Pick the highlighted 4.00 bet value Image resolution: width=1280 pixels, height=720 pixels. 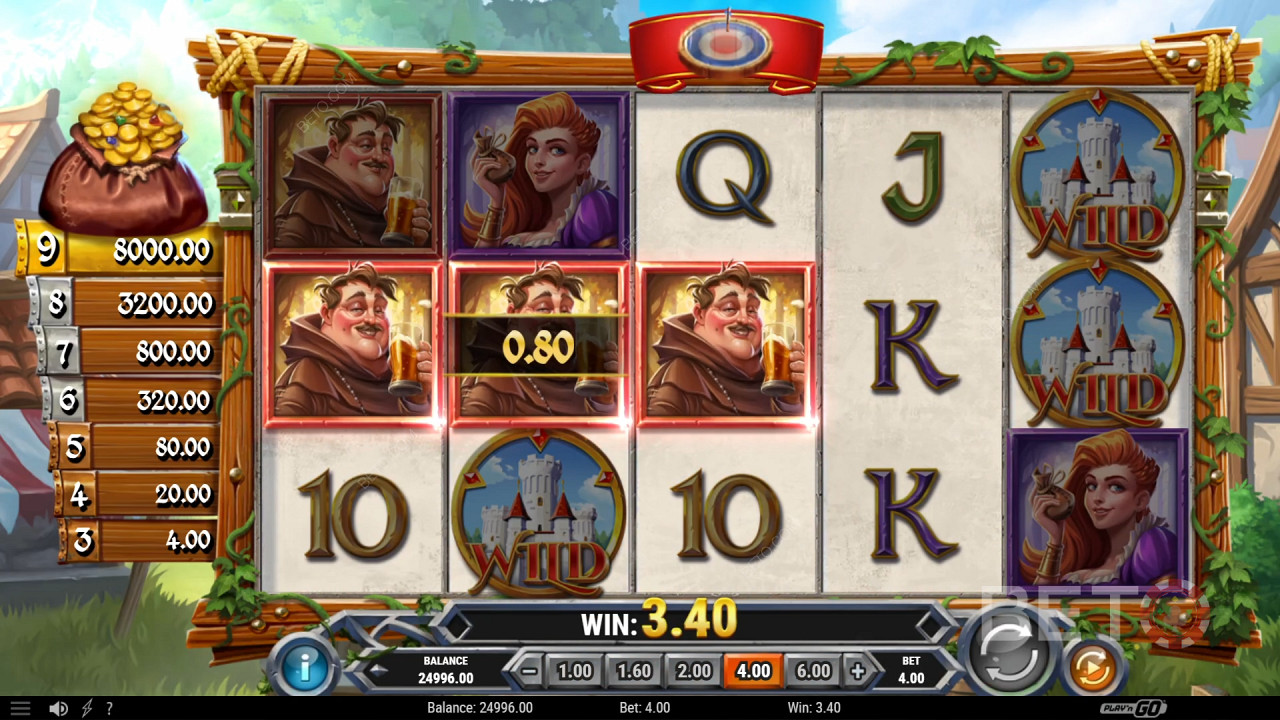click(753, 671)
